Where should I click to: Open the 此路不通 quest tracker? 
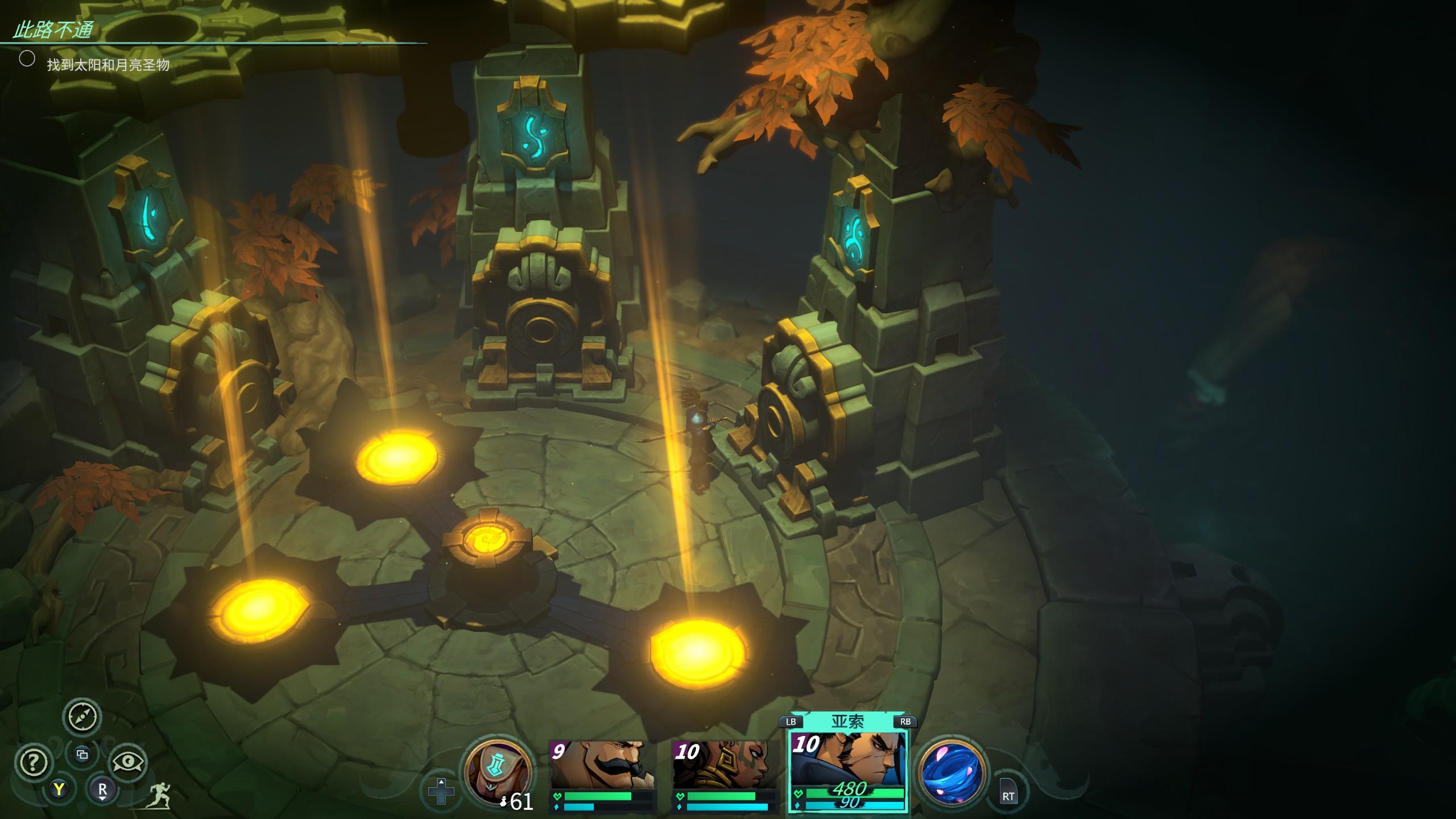point(53,31)
